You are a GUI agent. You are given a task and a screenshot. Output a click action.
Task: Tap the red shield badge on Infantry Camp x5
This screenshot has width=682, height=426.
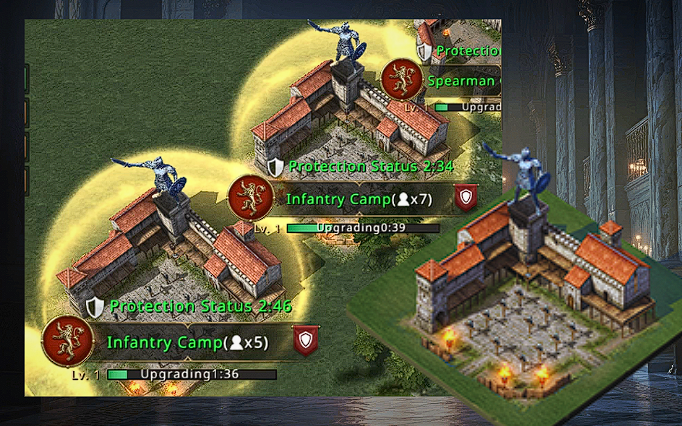[306, 341]
